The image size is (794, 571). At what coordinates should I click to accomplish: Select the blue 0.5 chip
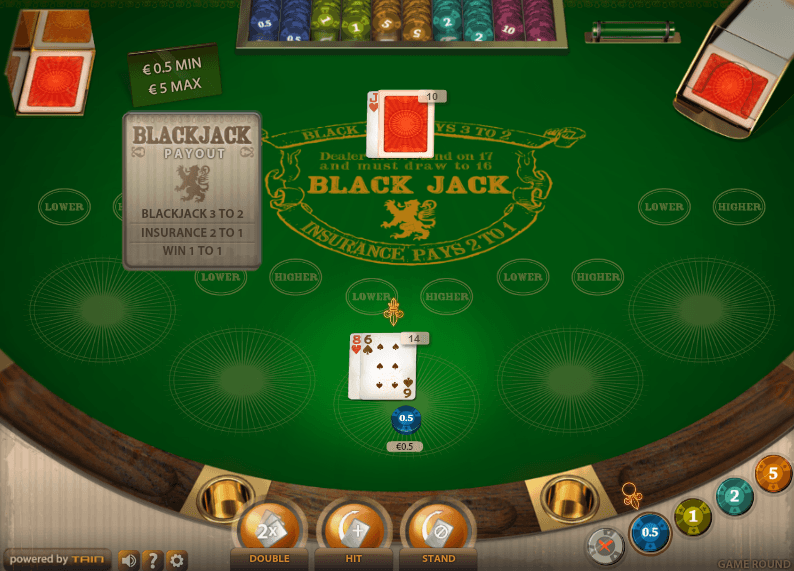pos(650,532)
